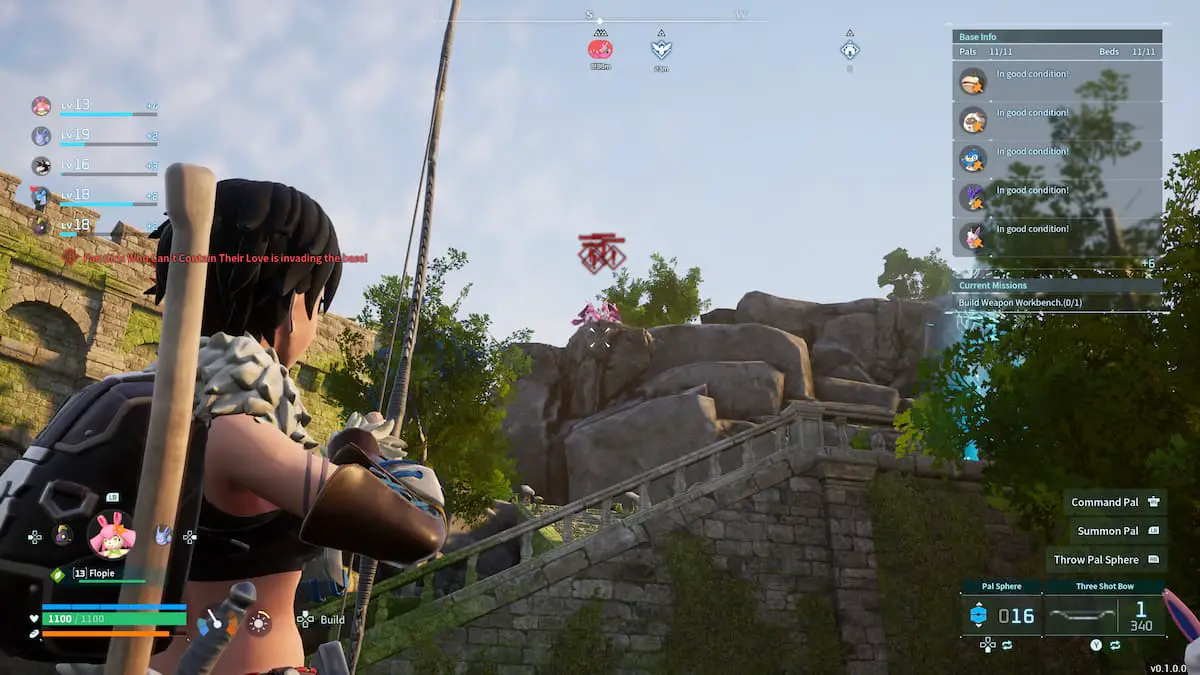This screenshot has height=675, width=1200.
Task: Expand the +6 additional base Pals
Action: (x=1149, y=264)
